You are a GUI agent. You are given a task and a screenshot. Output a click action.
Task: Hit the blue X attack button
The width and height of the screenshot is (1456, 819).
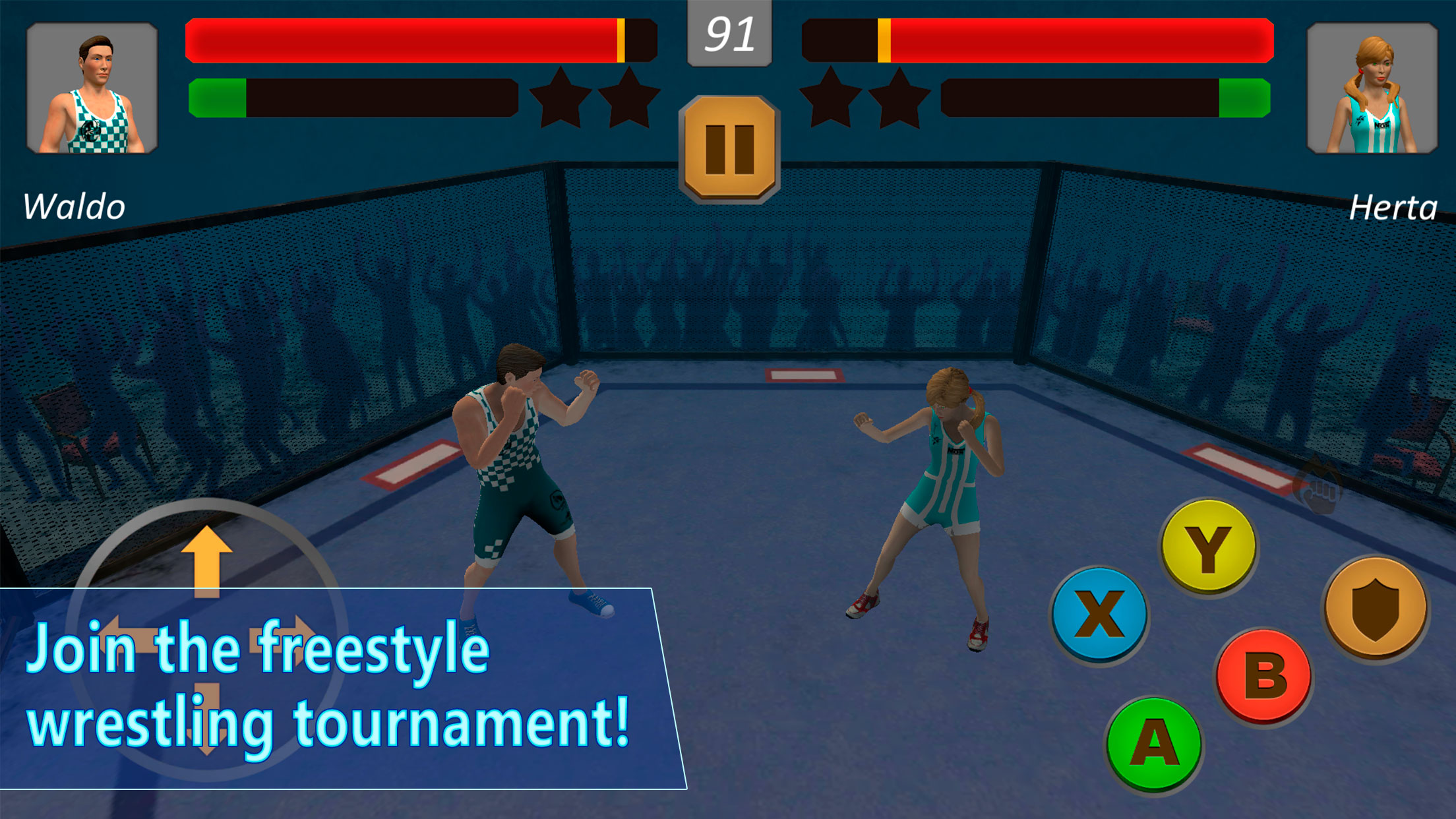[x=1099, y=615]
